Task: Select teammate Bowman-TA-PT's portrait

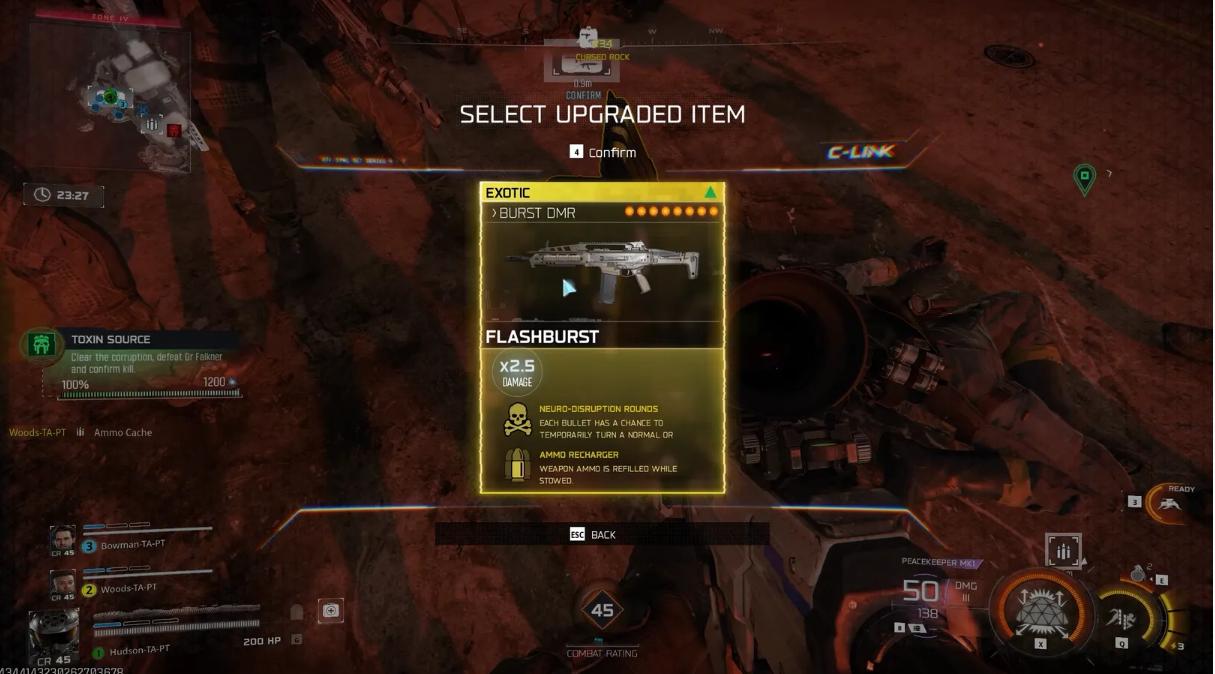Action: click(x=62, y=539)
